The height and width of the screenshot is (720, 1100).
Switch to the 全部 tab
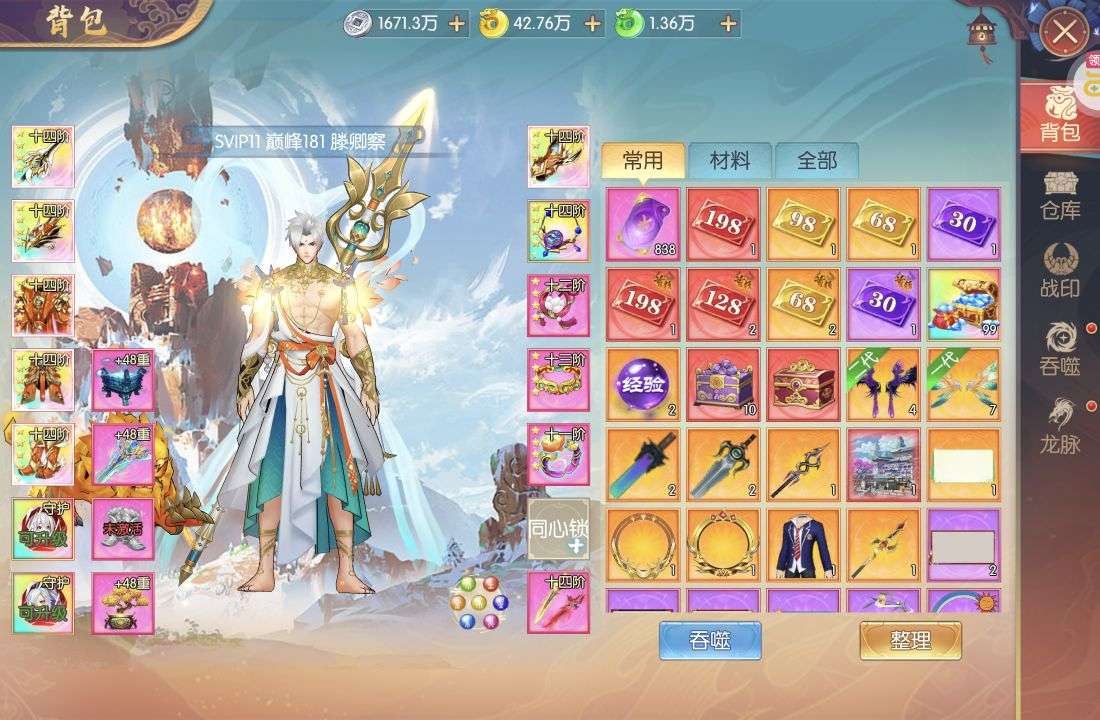[x=817, y=160]
